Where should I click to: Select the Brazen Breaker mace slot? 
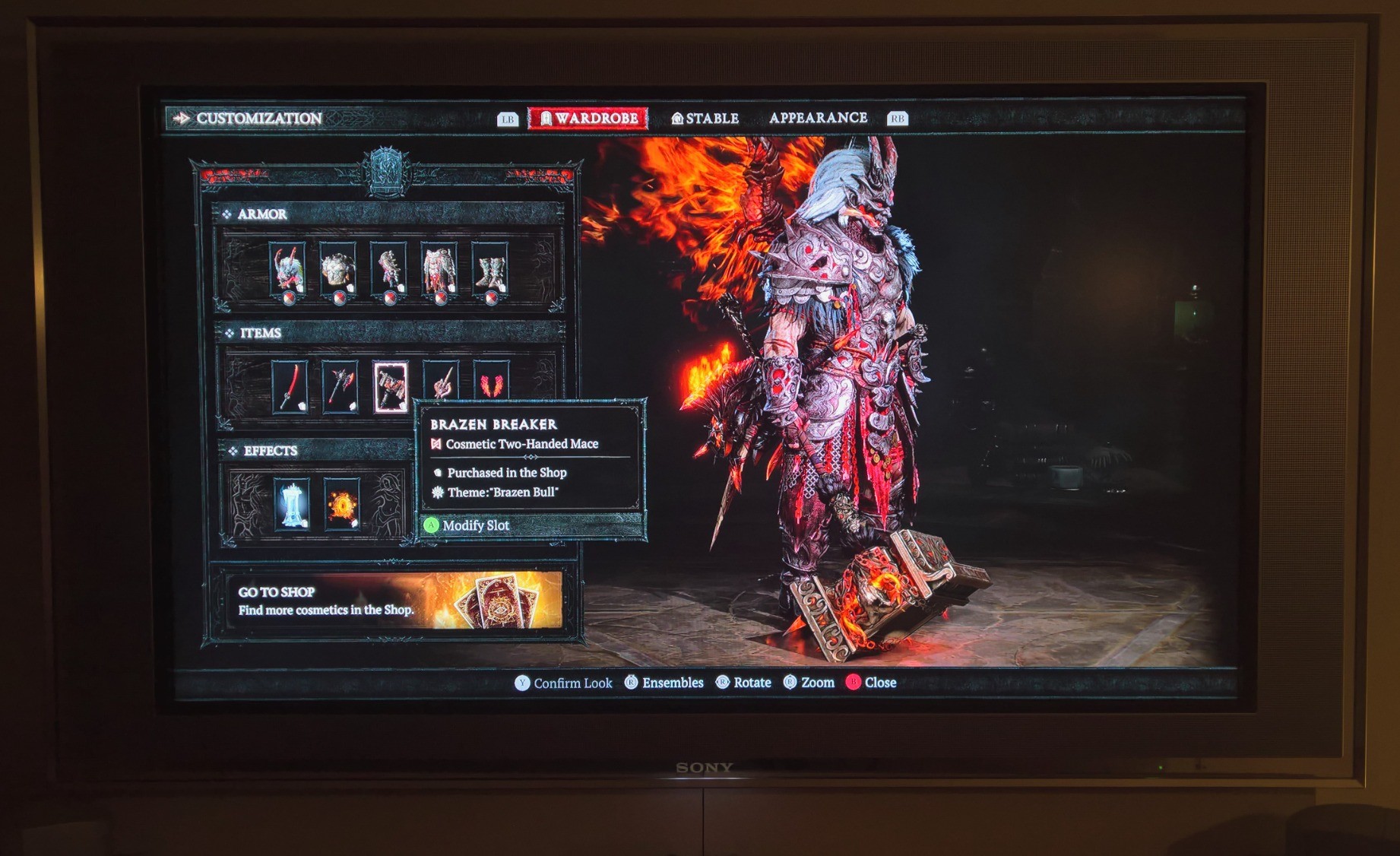[x=390, y=386]
